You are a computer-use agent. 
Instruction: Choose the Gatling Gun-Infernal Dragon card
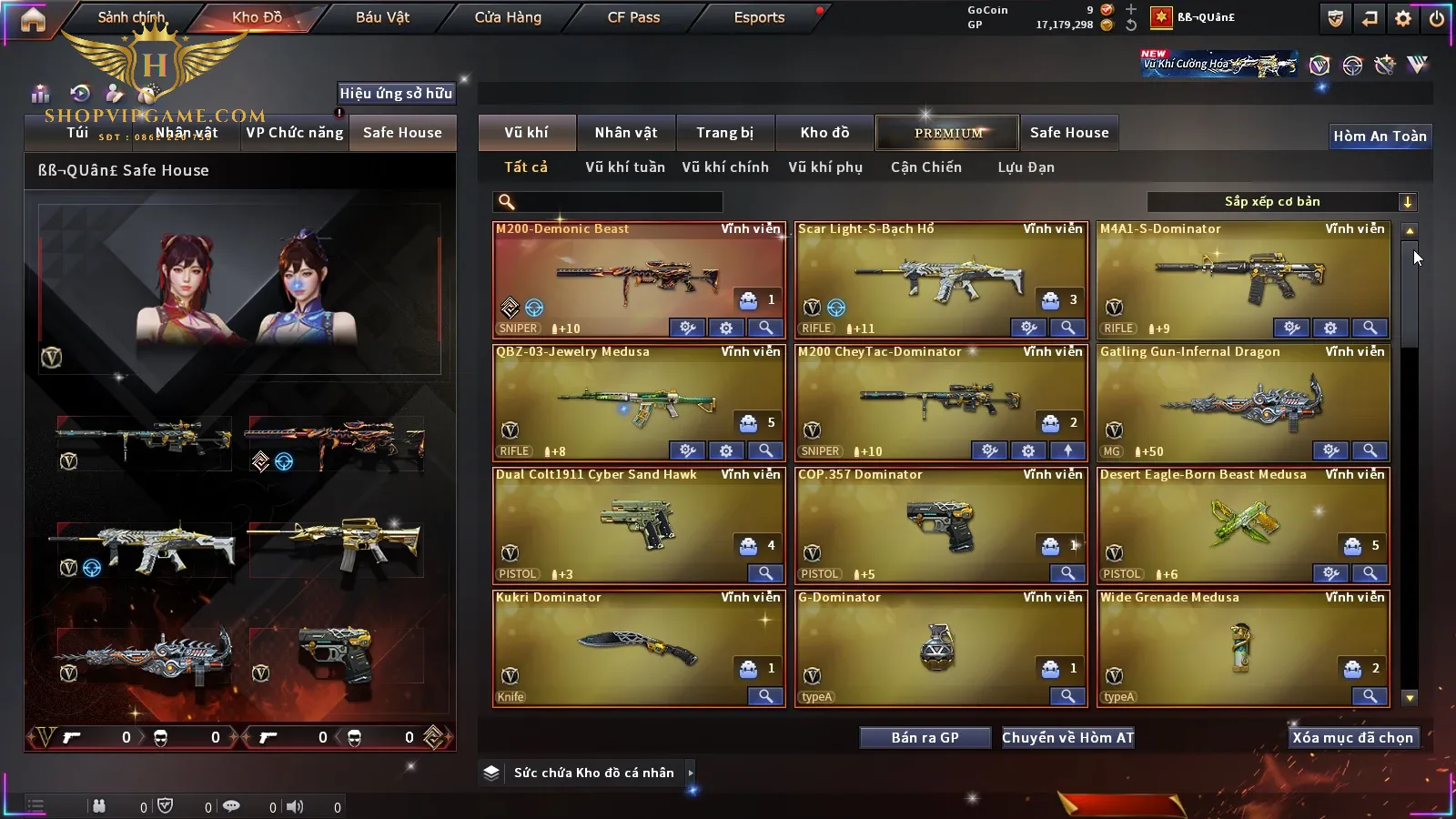(1242, 400)
